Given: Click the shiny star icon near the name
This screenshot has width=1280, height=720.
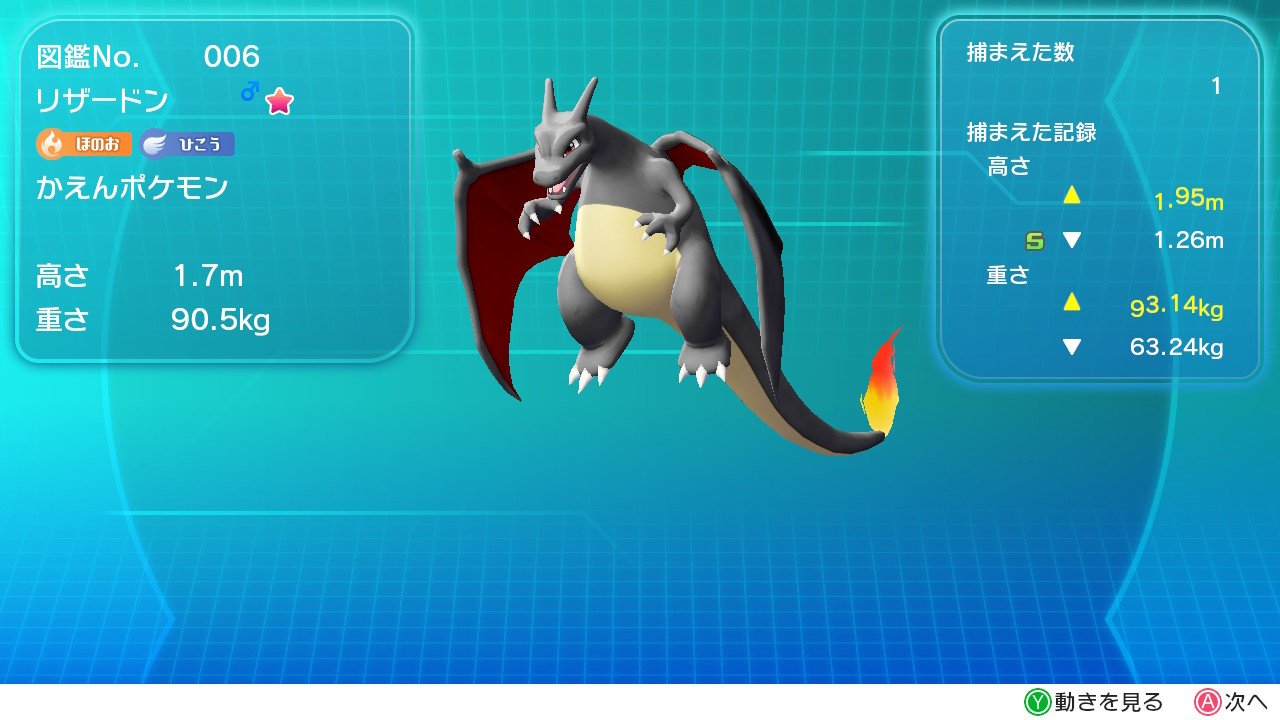Looking at the screenshot, I should 281,100.
